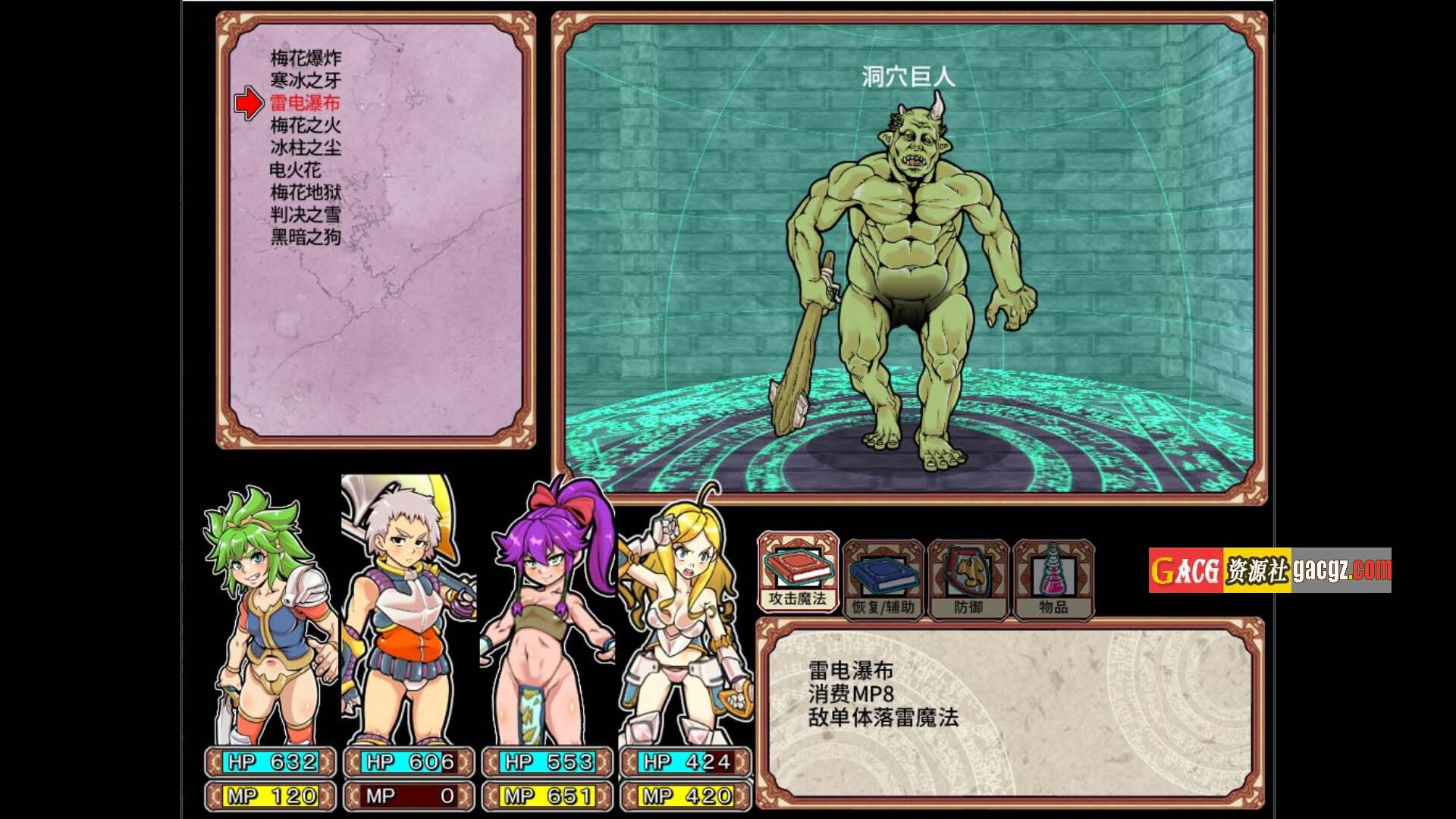Screen dimensions: 1456x819
Task: Pick the 梅花之火 spell entry
Action: coord(306,125)
